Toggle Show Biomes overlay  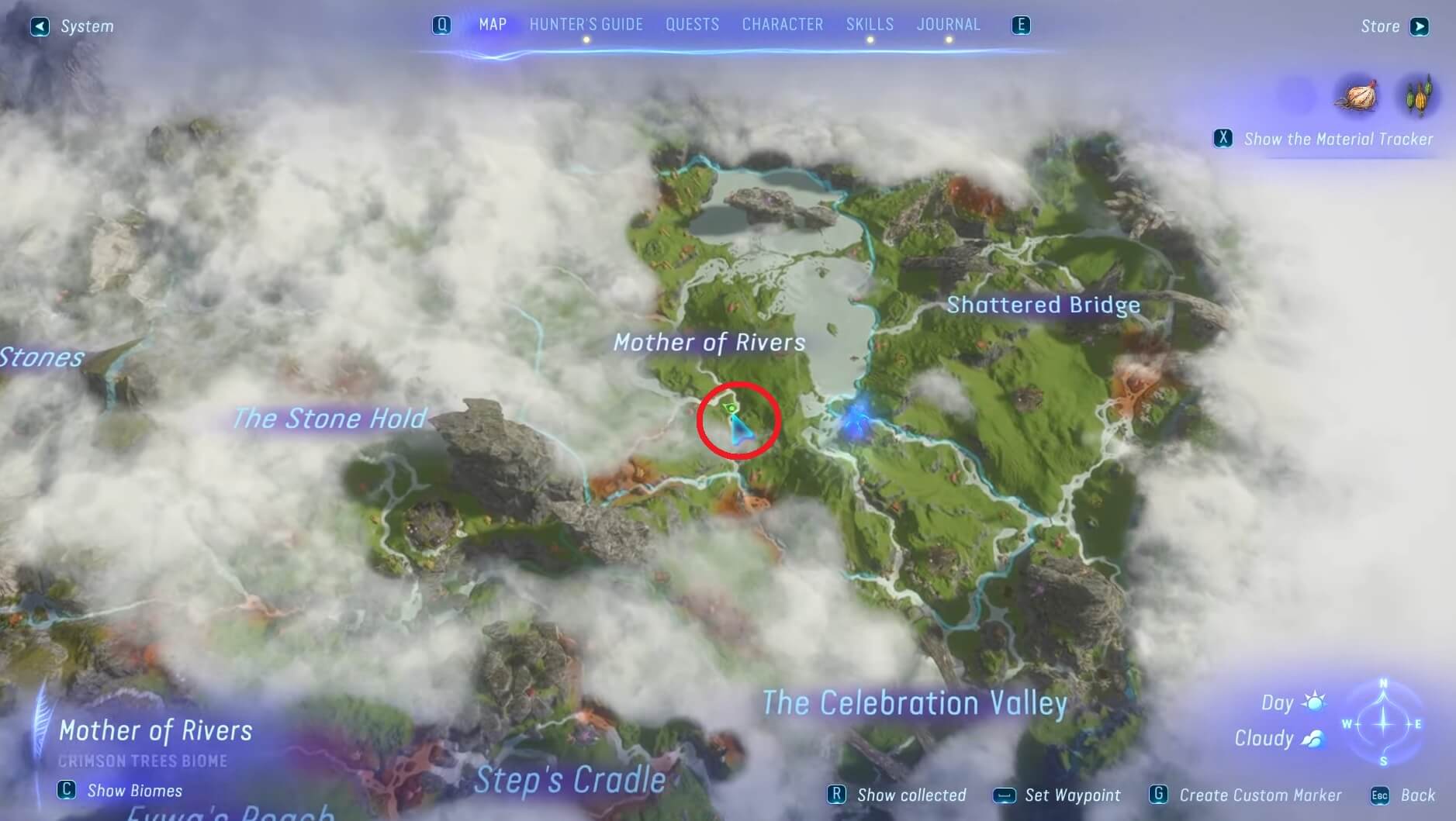(x=67, y=791)
